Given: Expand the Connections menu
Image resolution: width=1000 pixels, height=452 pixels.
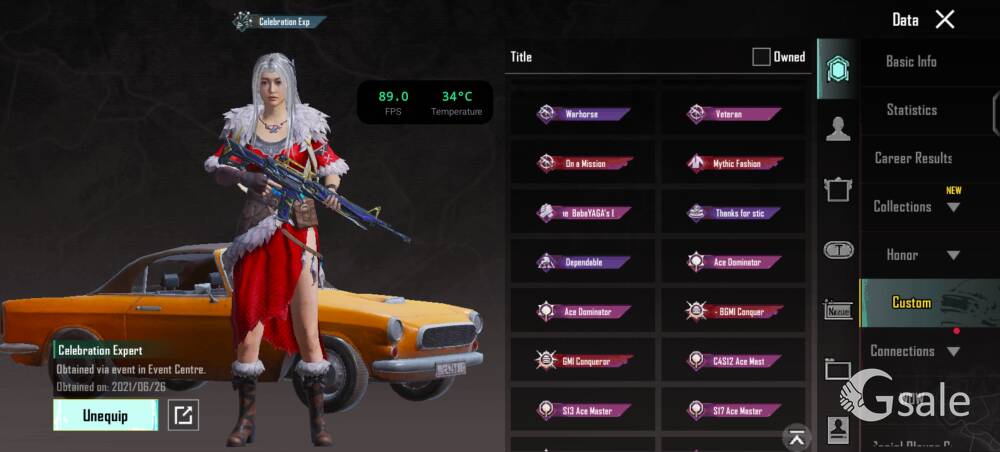Looking at the screenshot, I should [952, 351].
